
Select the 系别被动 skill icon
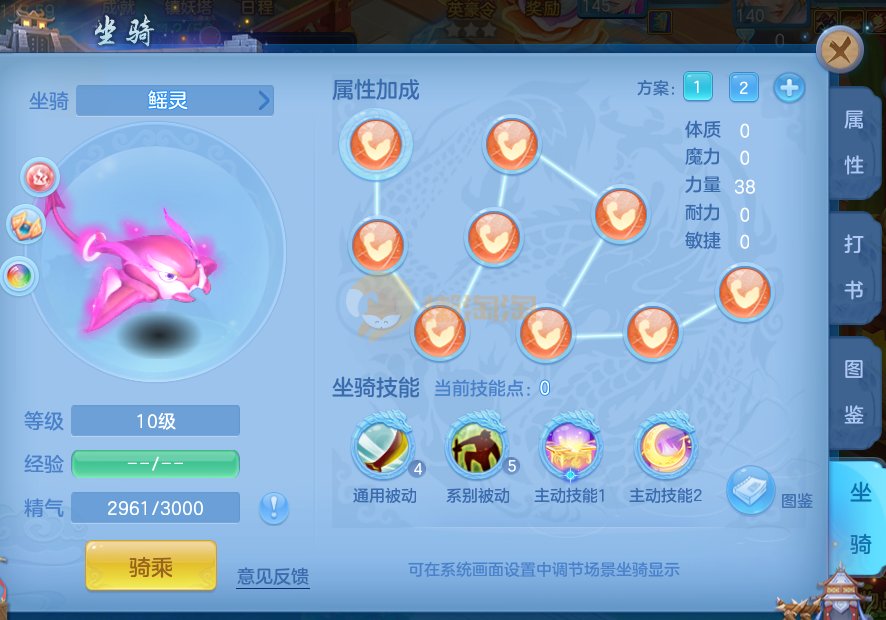pos(477,448)
